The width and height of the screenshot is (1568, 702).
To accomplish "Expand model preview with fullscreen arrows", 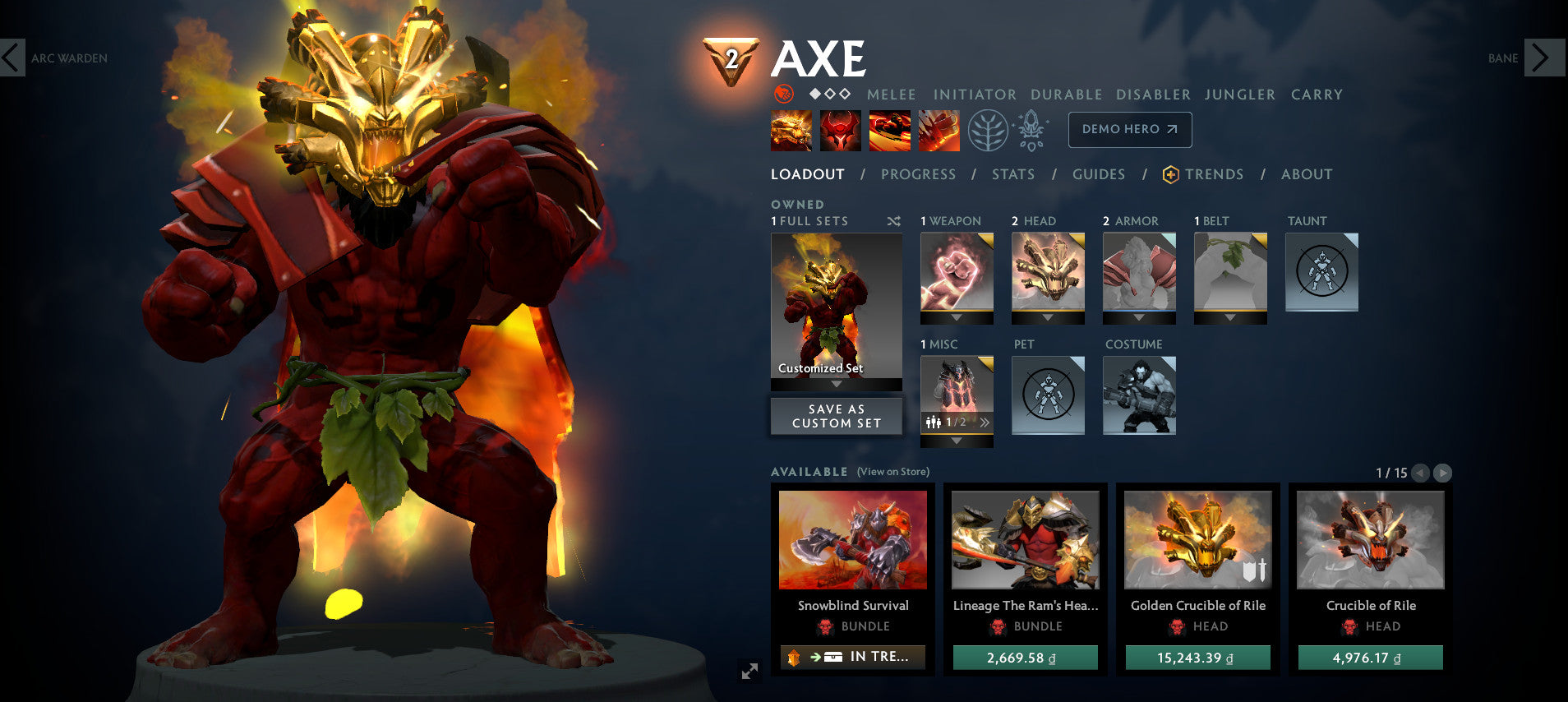I will click(x=749, y=672).
